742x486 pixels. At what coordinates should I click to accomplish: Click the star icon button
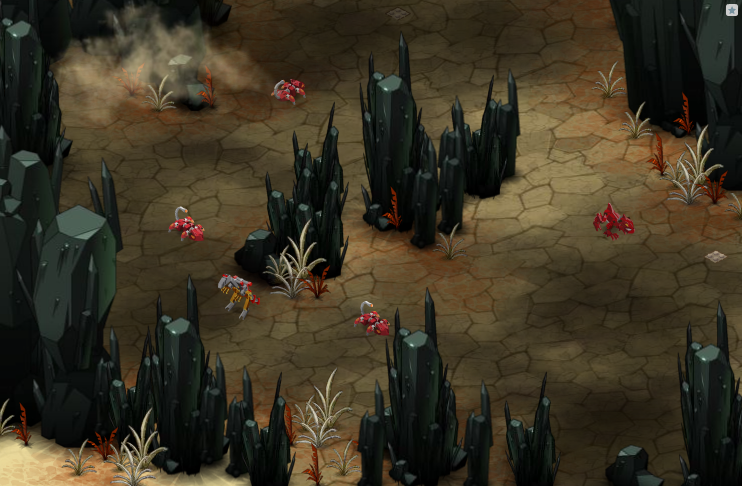[x=731, y=10]
